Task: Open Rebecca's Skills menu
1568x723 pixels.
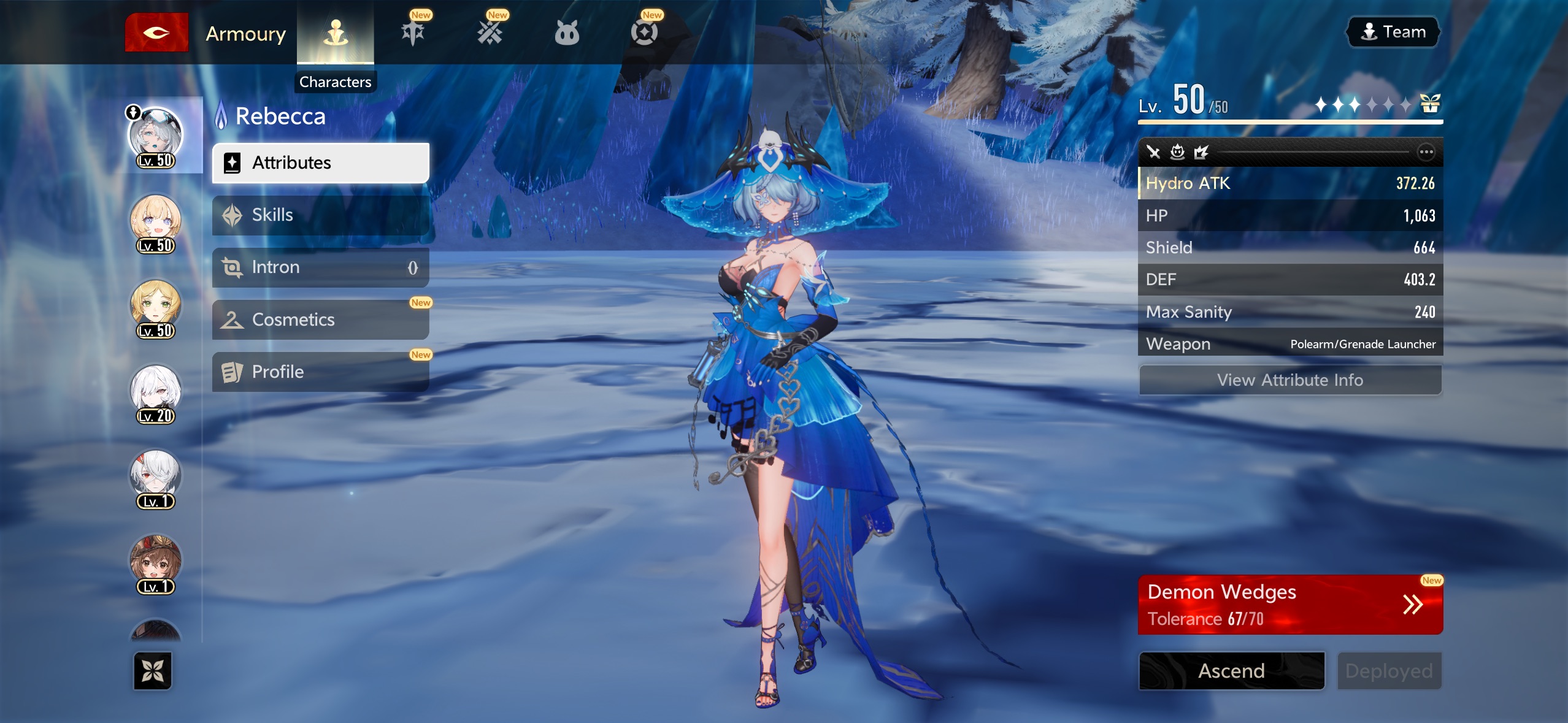Action: 320,215
